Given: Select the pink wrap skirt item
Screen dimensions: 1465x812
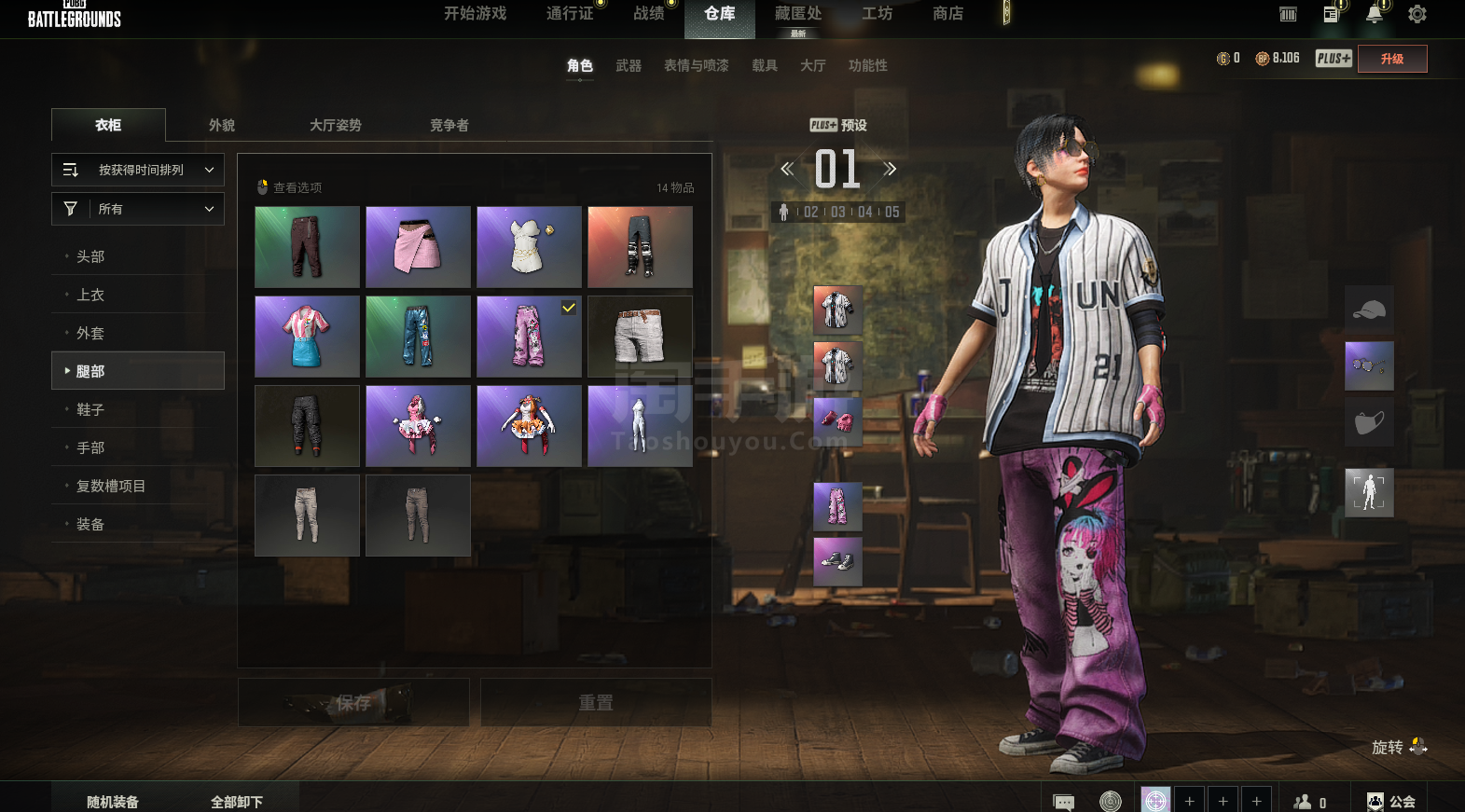Looking at the screenshot, I should point(418,247).
